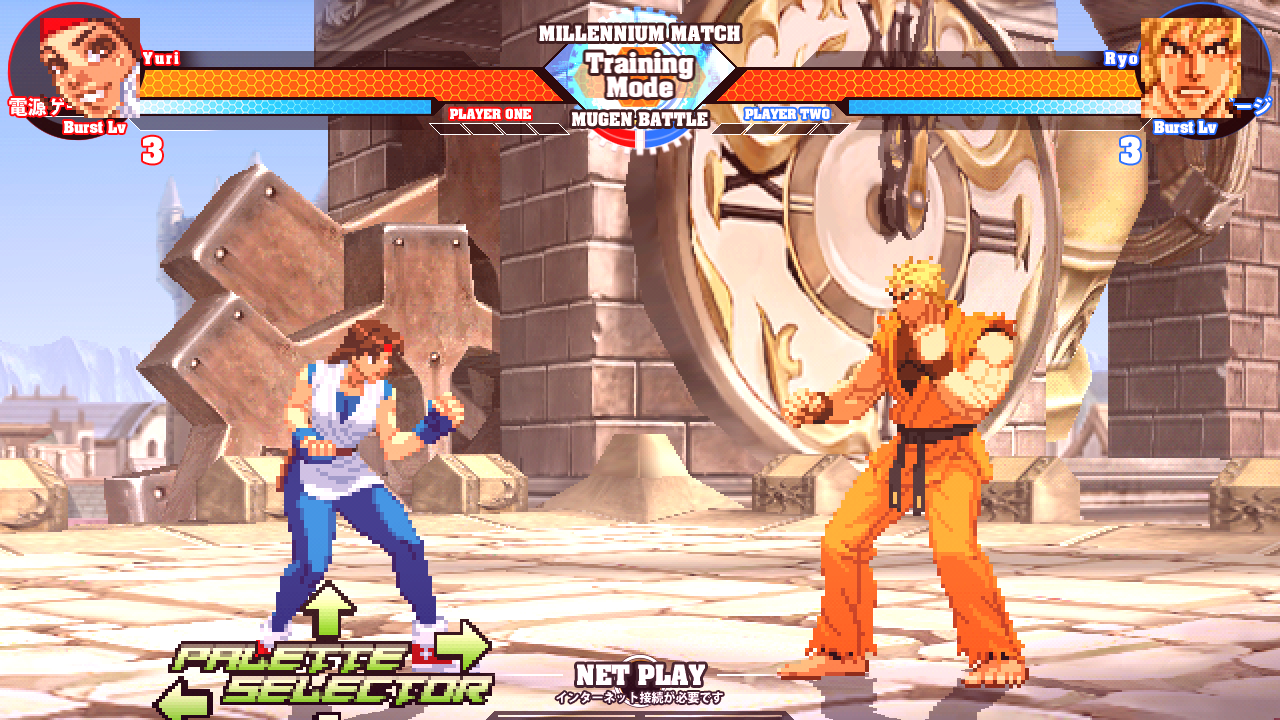1280x720 pixels.
Task: Click the Palette Selector up arrow
Action: 329,610
